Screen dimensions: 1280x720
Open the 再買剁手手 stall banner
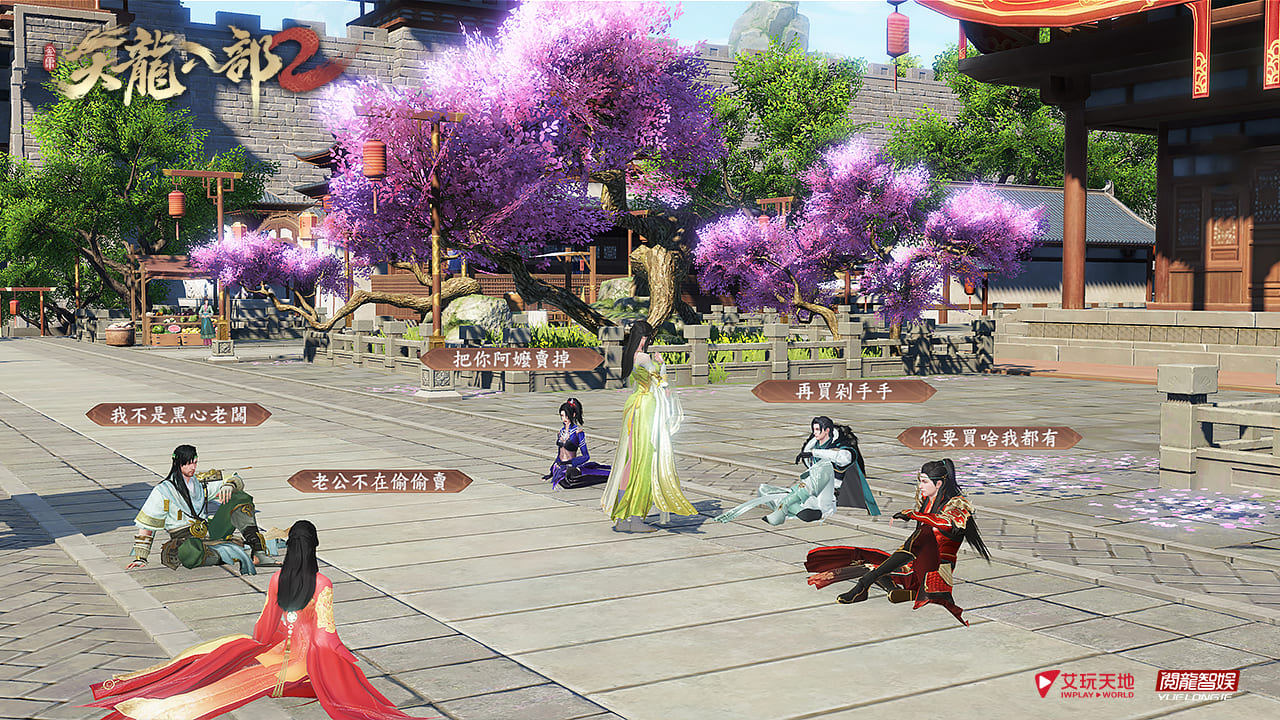click(x=843, y=391)
